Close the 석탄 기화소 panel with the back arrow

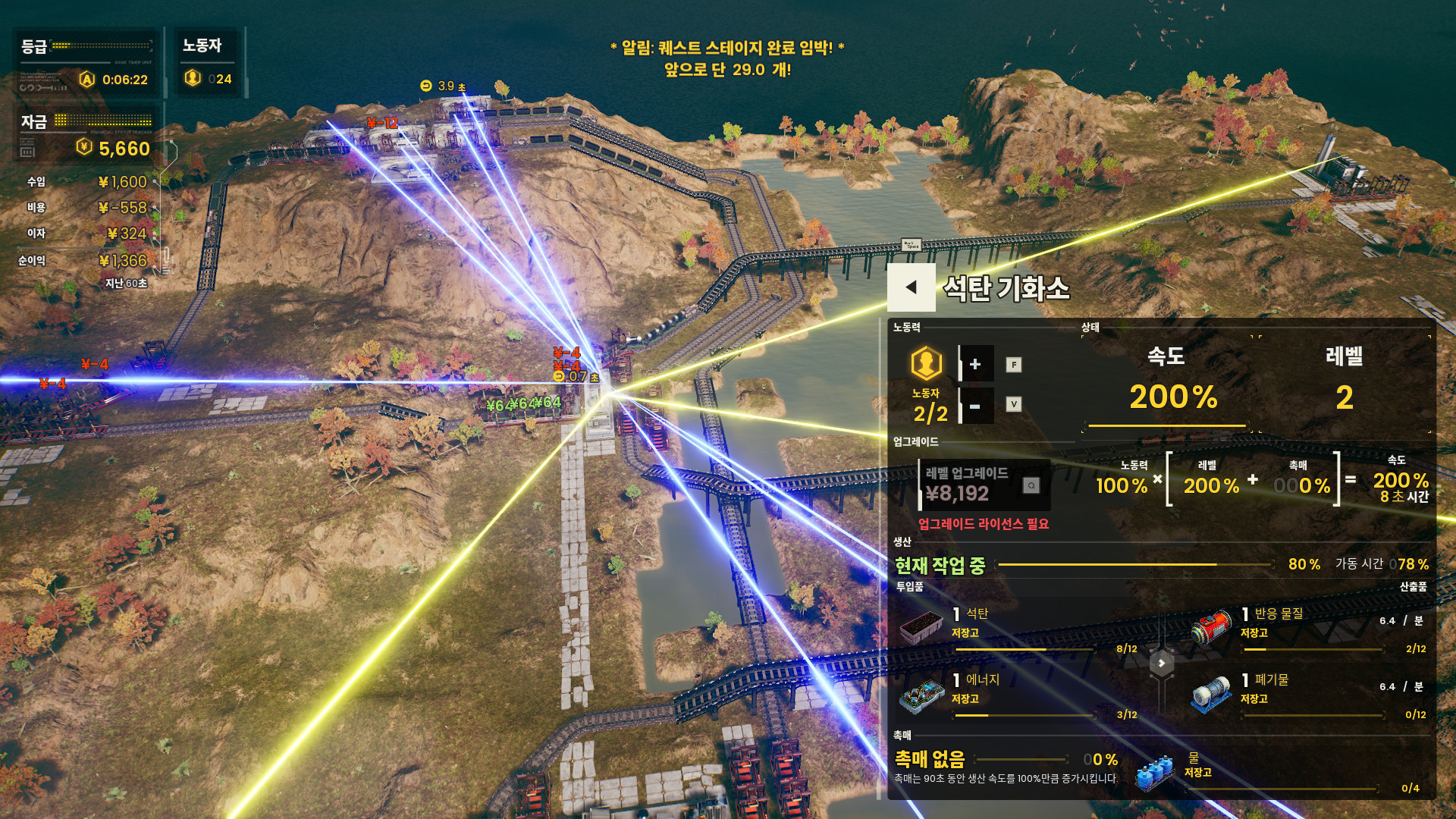click(912, 287)
